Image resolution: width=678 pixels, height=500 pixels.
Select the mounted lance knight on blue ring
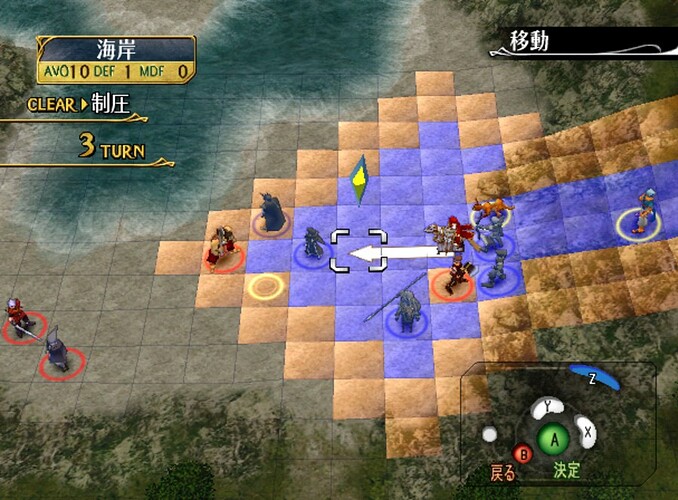407,308
